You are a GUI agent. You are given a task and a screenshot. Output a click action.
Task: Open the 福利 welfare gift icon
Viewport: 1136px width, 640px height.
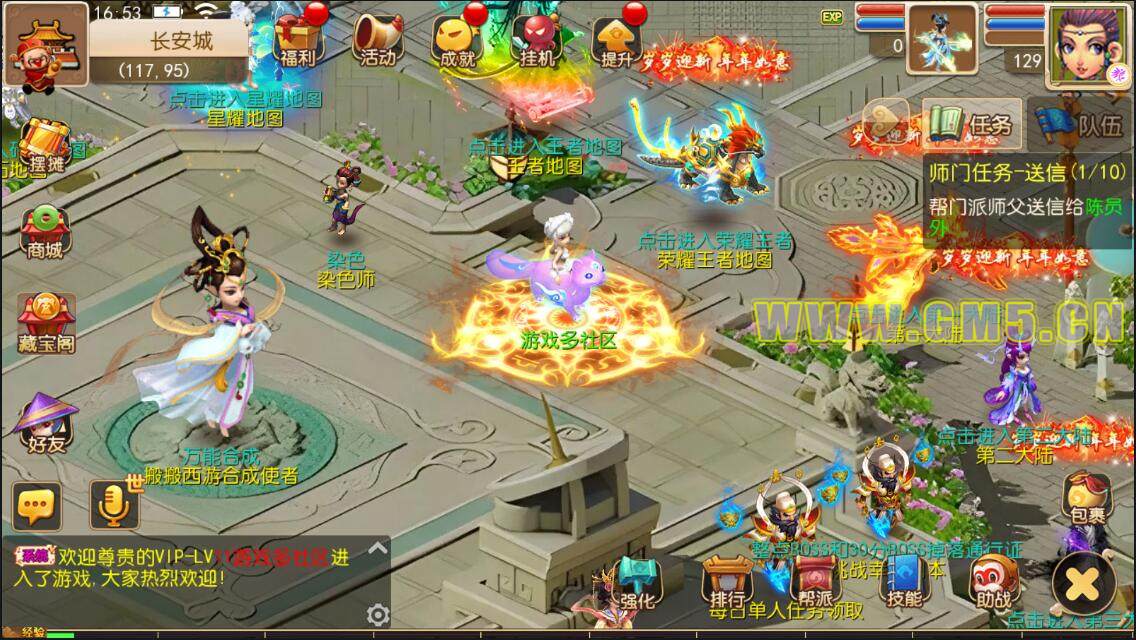click(x=297, y=38)
